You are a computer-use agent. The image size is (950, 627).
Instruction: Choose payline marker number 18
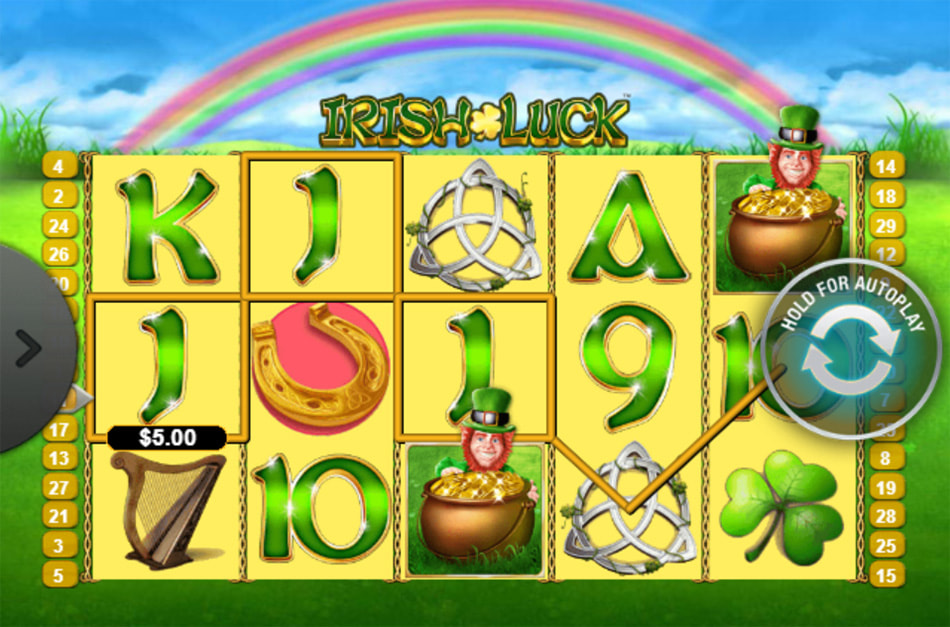pyautogui.click(x=887, y=196)
